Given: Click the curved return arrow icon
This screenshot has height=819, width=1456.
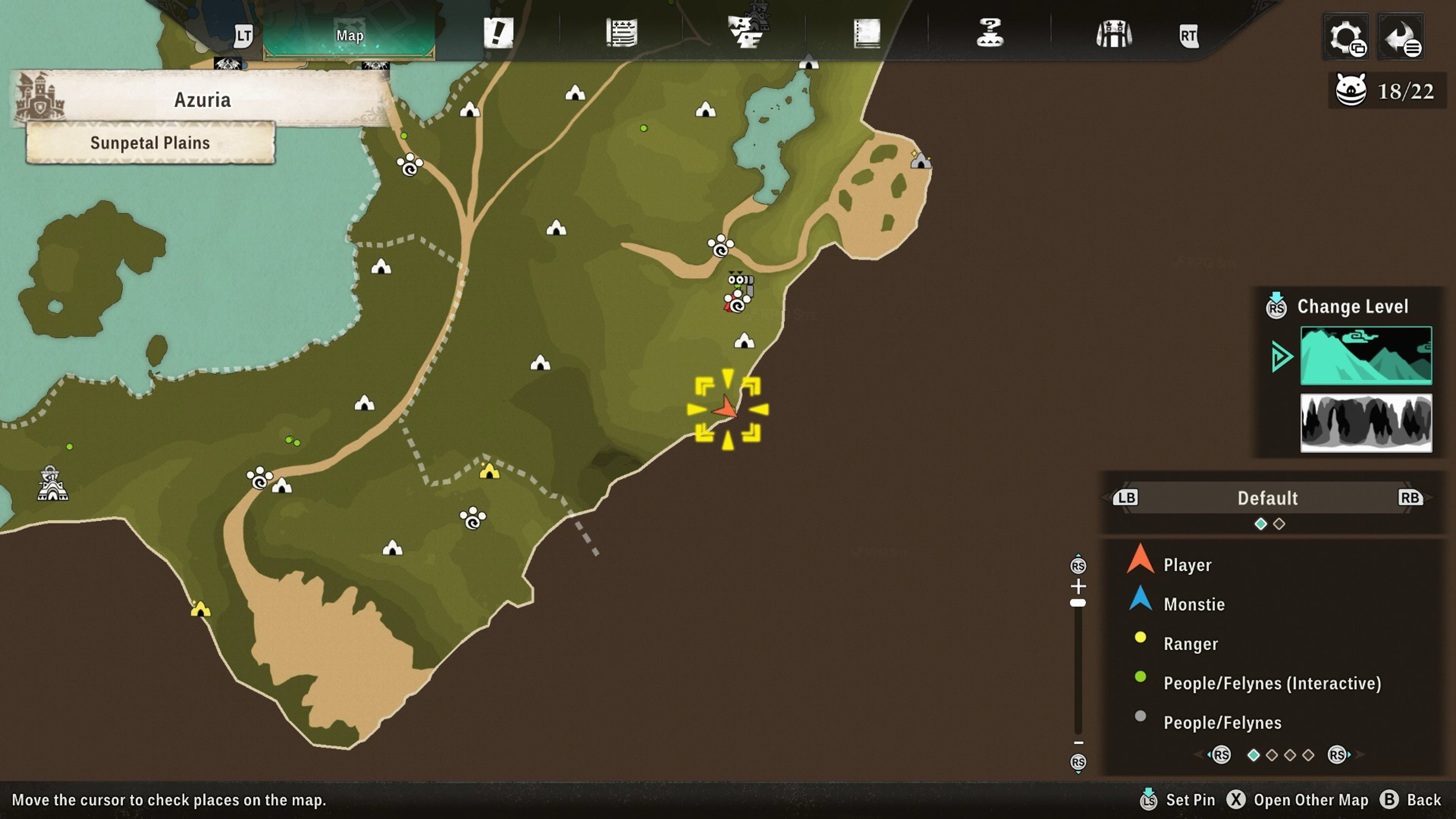Looking at the screenshot, I should pyautogui.click(x=1400, y=37).
